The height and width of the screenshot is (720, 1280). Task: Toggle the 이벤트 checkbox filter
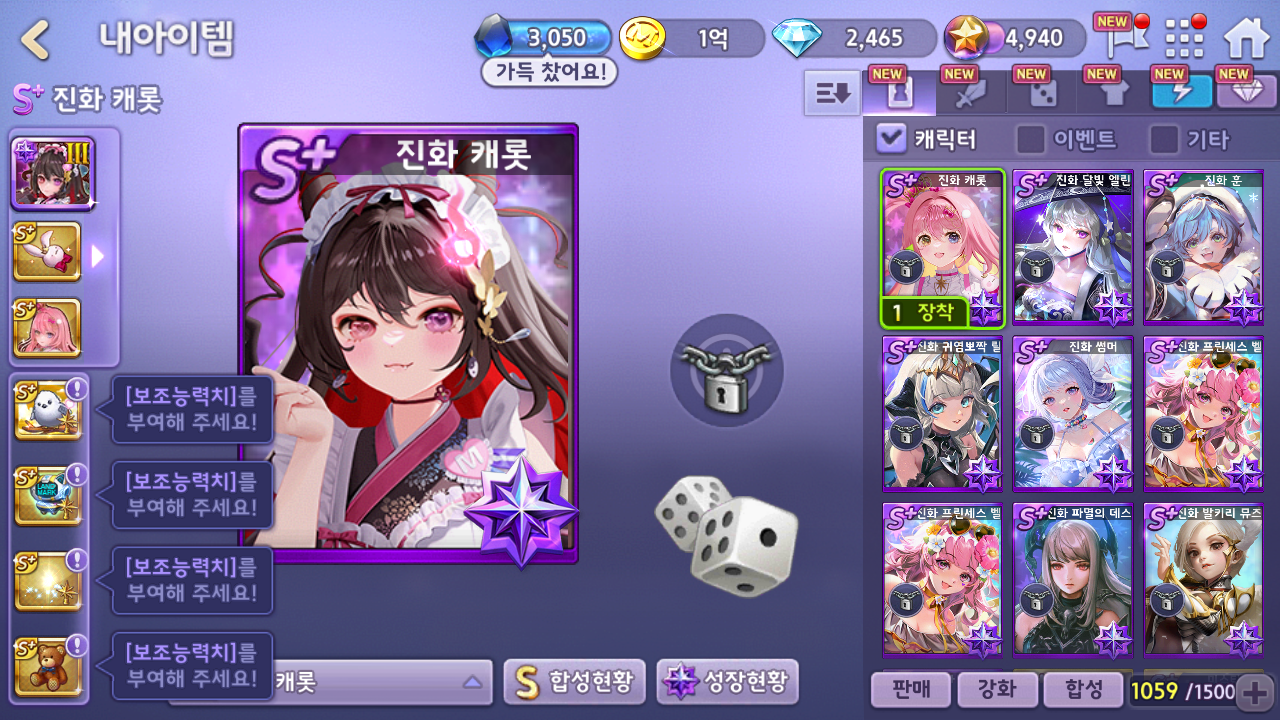(1030, 139)
